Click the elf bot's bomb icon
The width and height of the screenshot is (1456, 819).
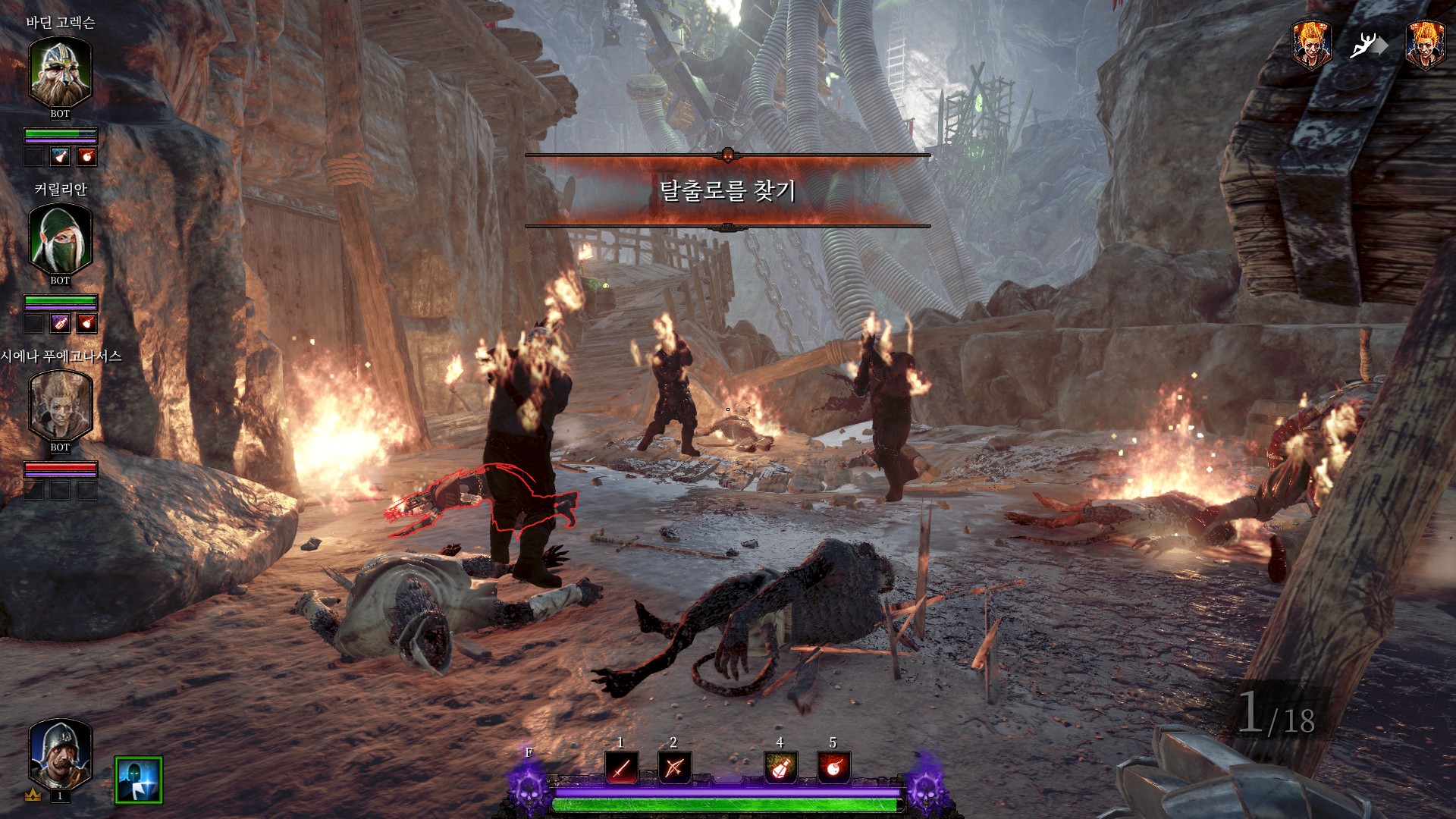pos(86,324)
